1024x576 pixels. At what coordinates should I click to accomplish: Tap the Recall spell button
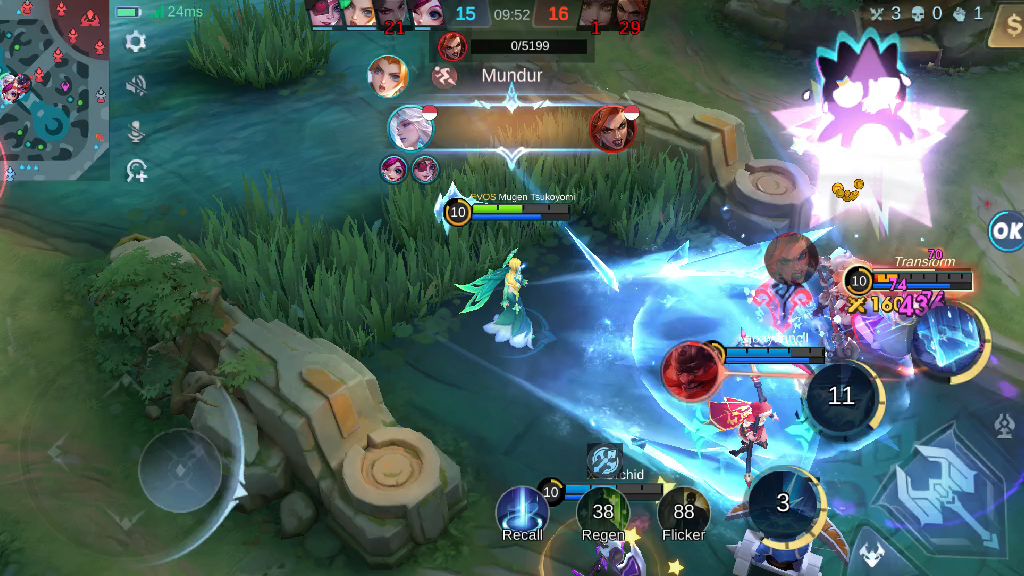tap(522, 511)
